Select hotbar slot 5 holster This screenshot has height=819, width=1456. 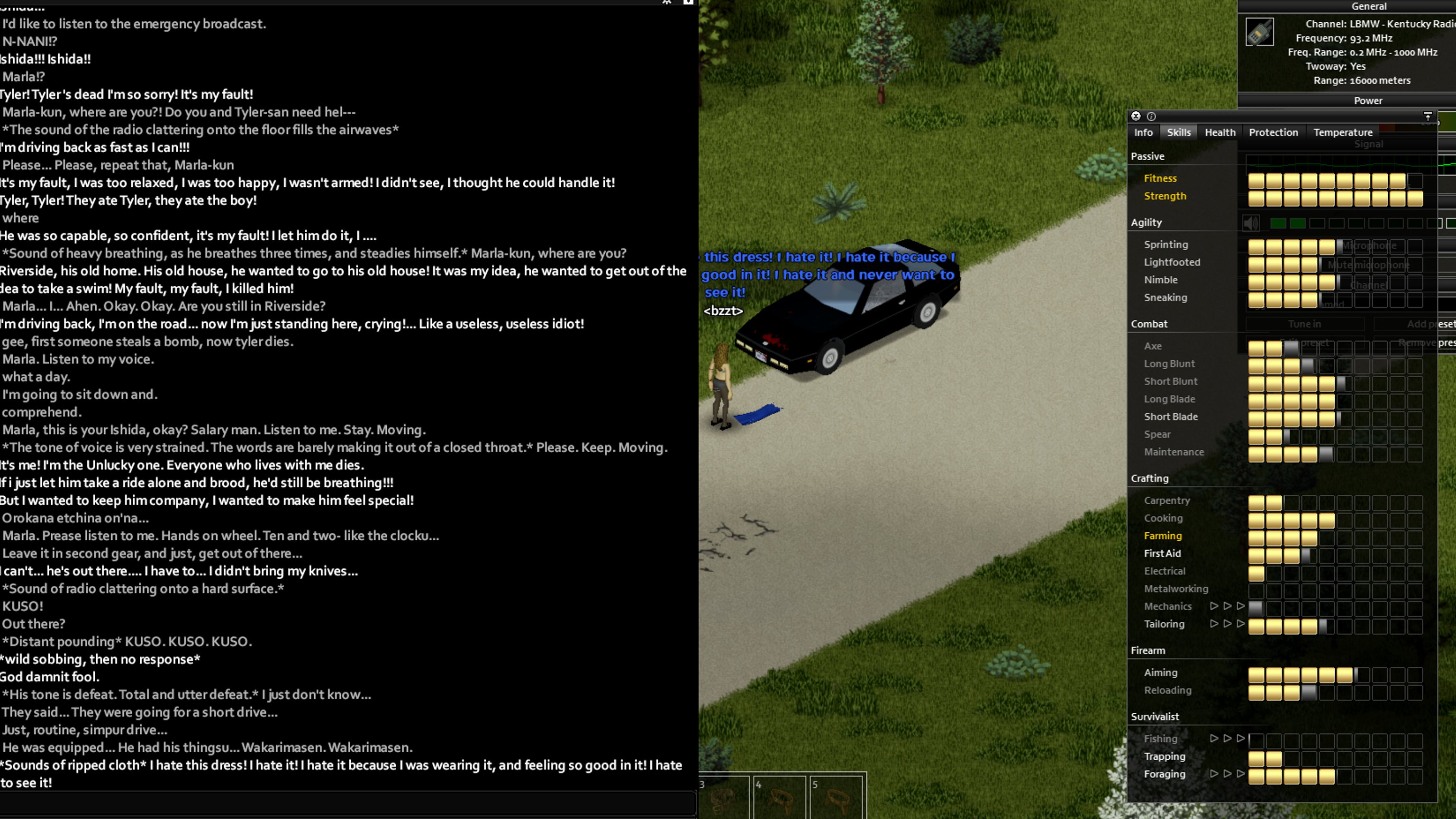point(837,799)
